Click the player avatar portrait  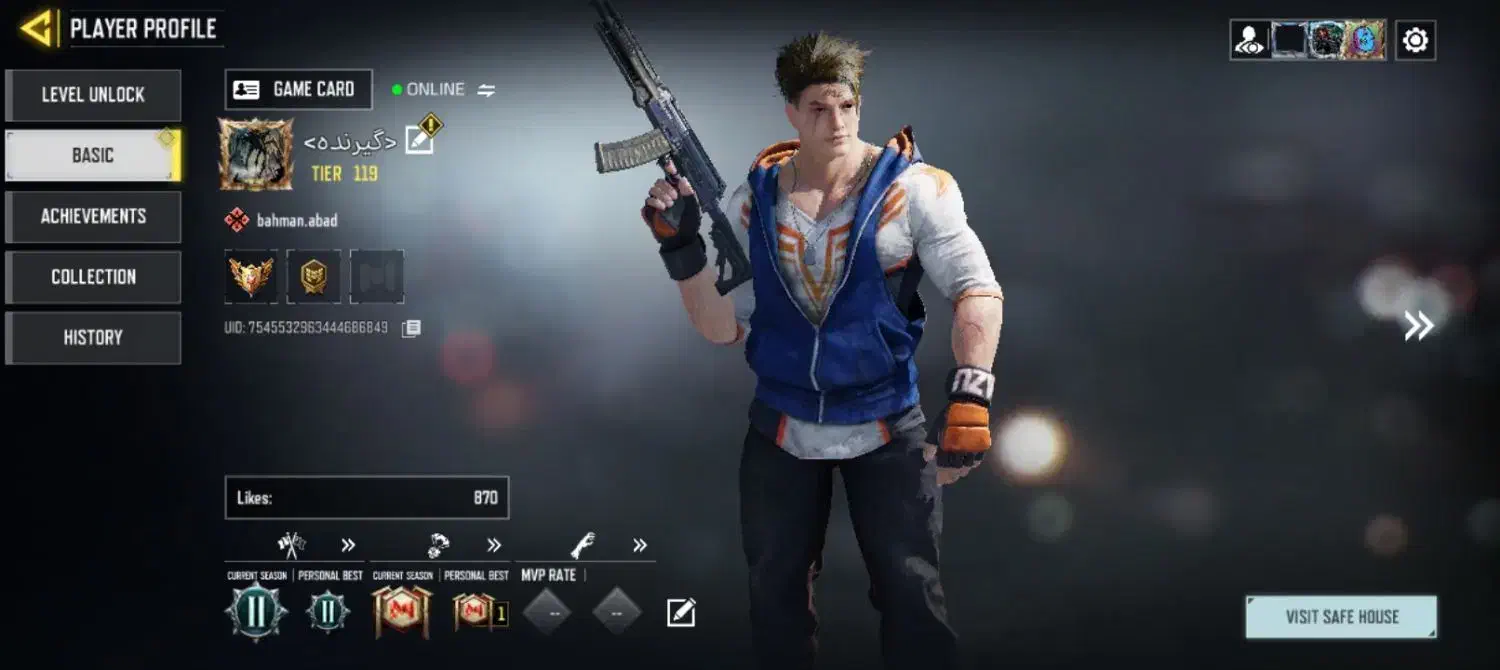pyautogui.click(x=256, y=154)
